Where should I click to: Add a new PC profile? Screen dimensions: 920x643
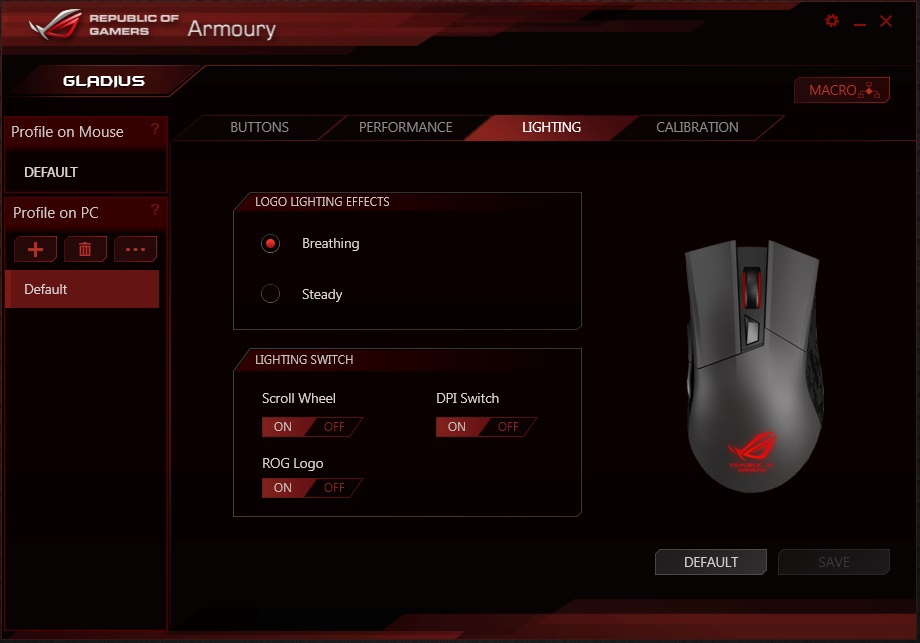(x=36, y=249)
